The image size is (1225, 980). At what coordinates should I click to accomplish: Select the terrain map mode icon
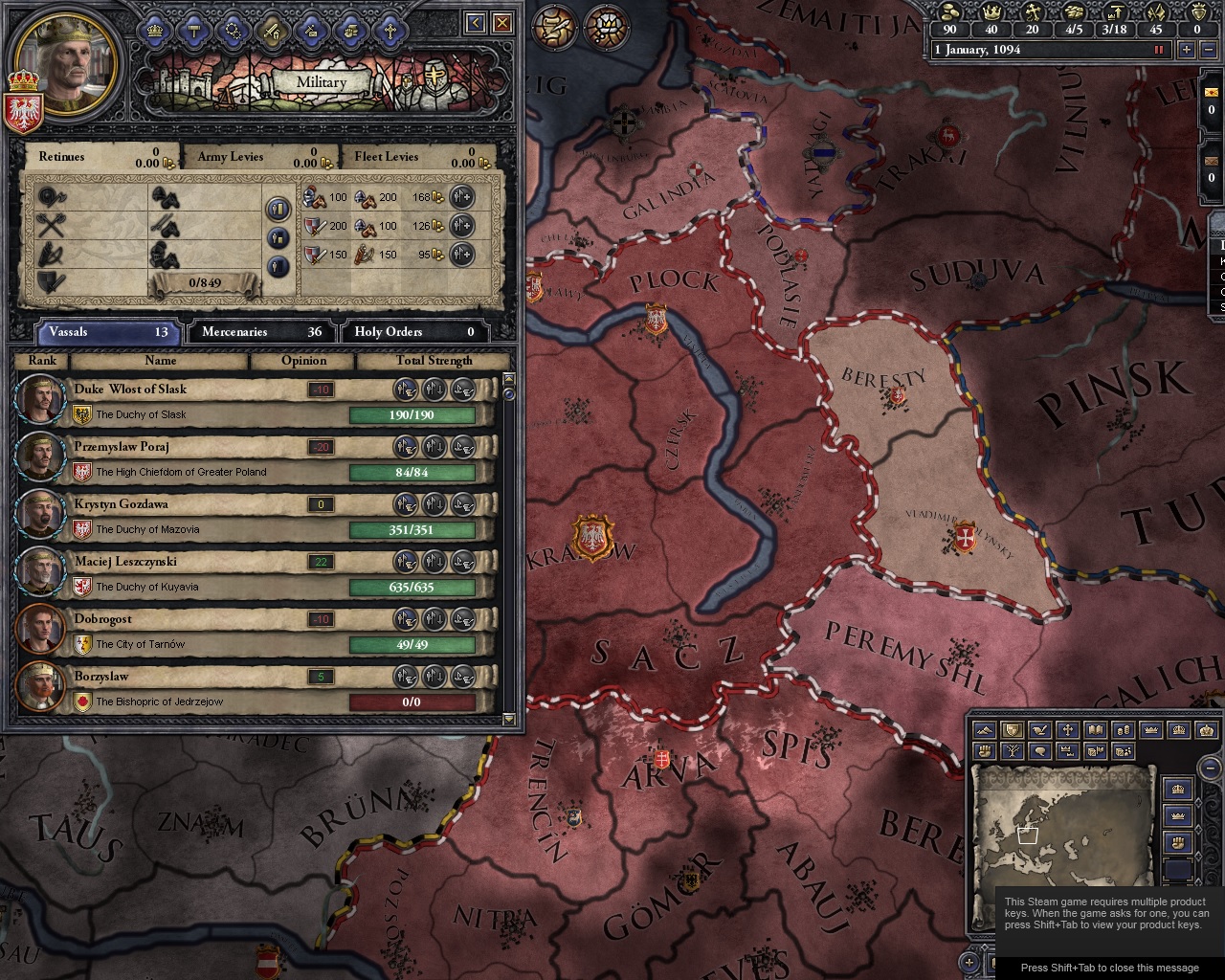coord(984,730)
